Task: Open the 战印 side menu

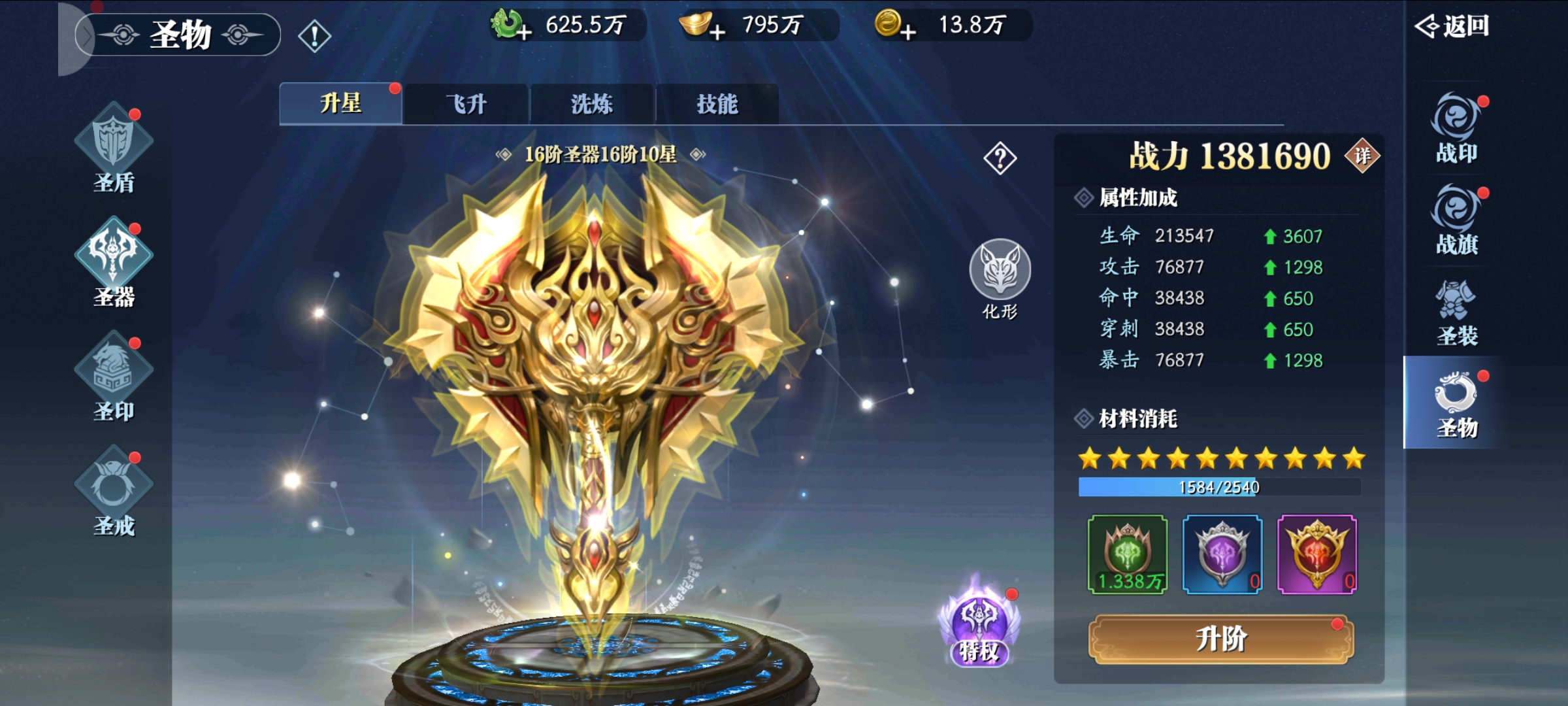Action: (x=1456, y=129)
